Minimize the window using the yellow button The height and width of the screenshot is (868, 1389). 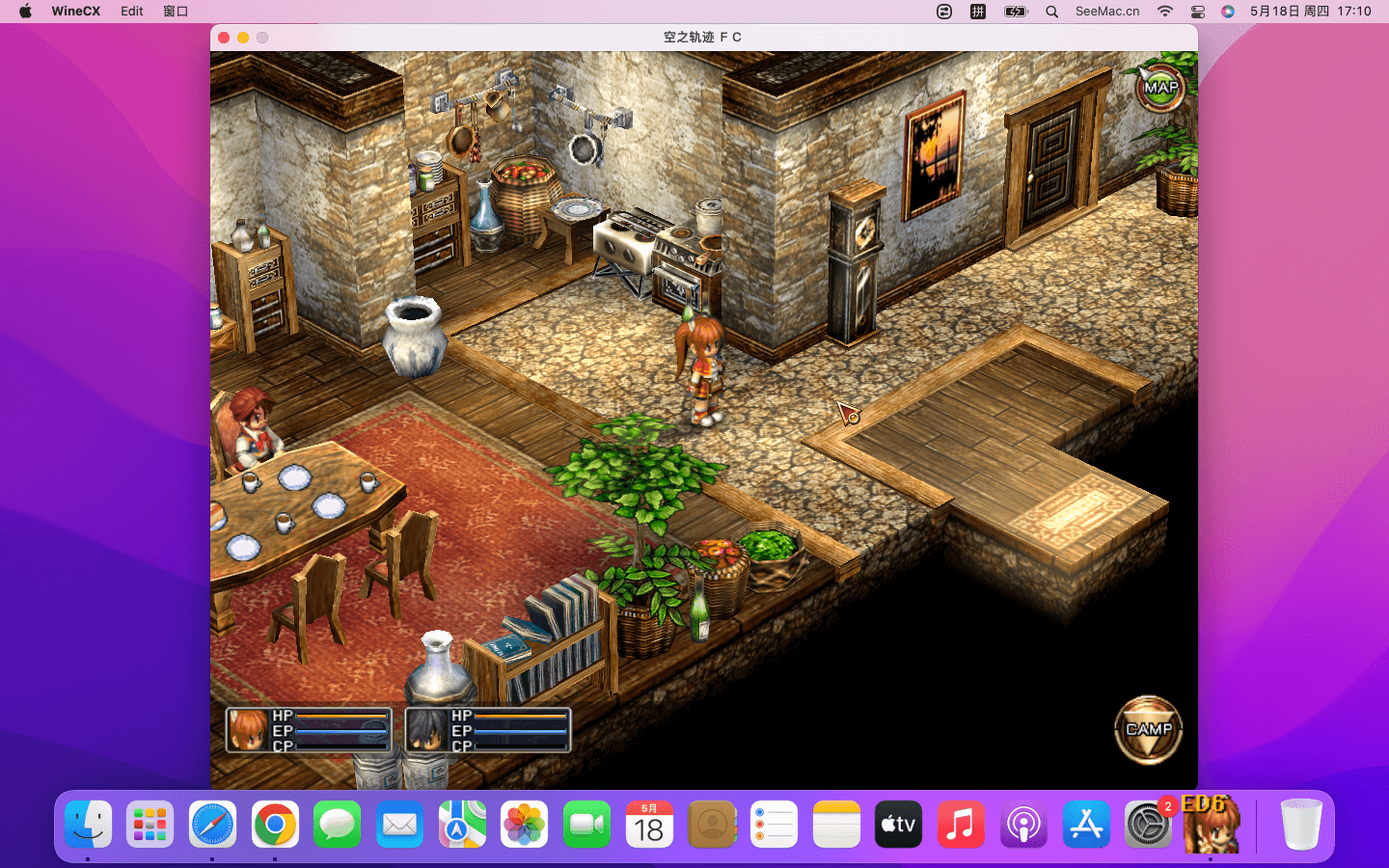coord(243,38)
